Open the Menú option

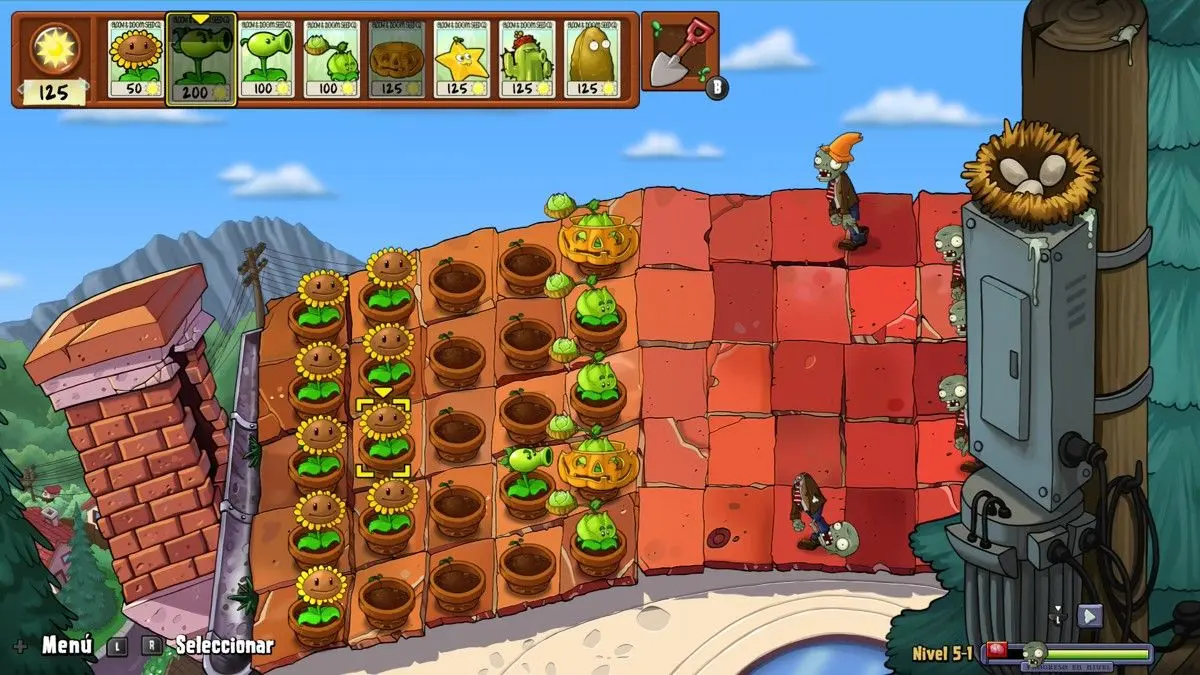coord(66,645)
